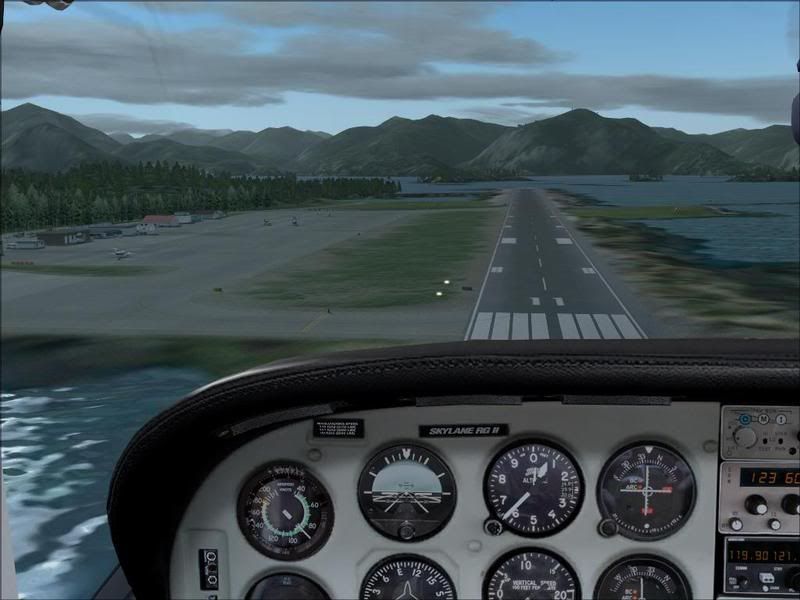Rotate the large audio panel knob
Image resolution: width=800 pixels, height=600 pixels.
pyautogui.click(x=745, y=436)
